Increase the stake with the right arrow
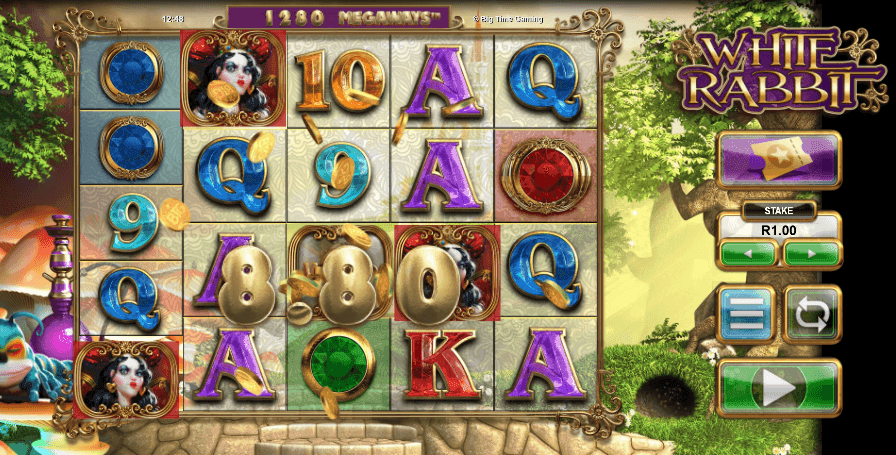 (x=811, y=254)
